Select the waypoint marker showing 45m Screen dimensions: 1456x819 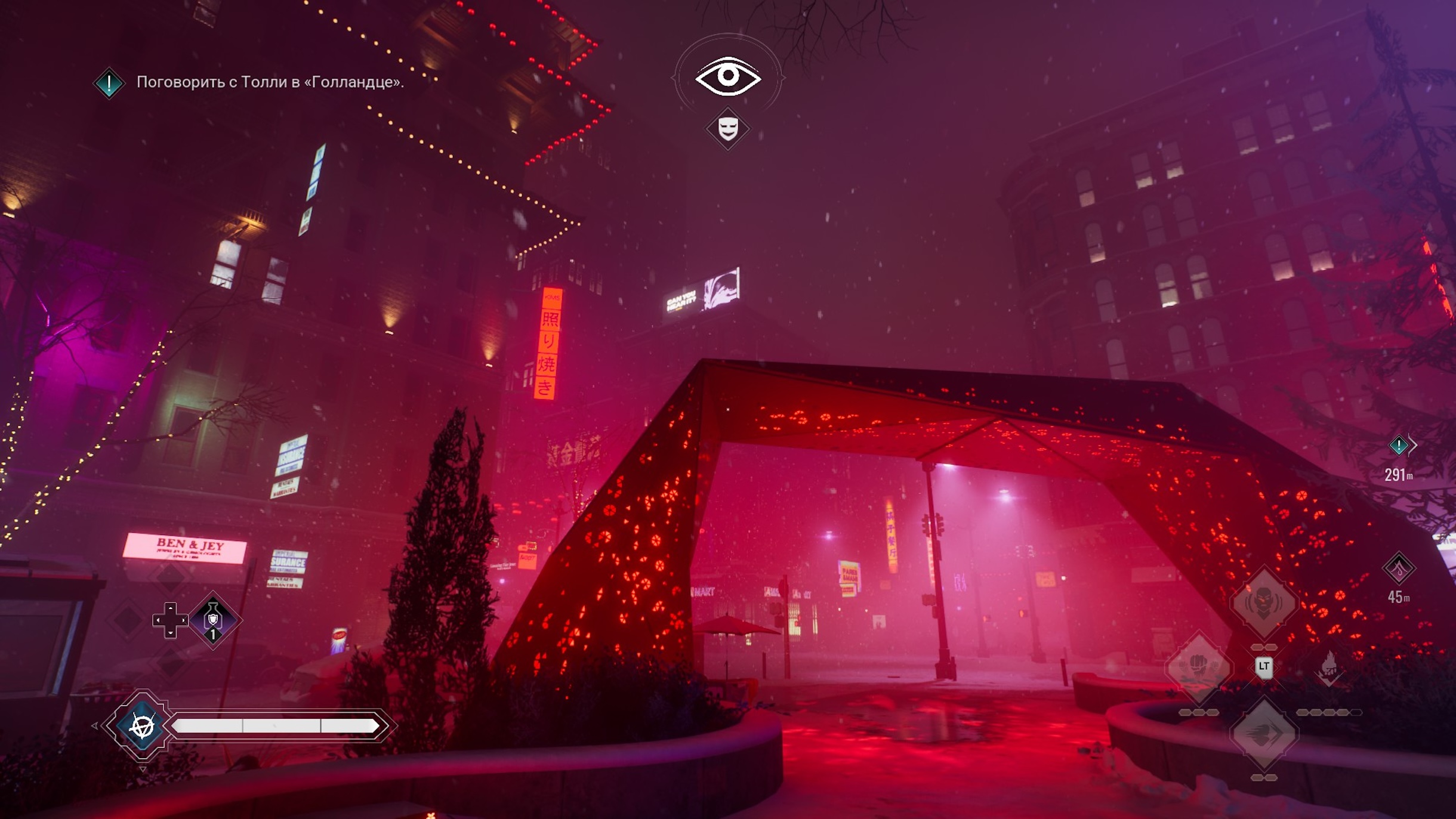click(x=1399, y=568)
